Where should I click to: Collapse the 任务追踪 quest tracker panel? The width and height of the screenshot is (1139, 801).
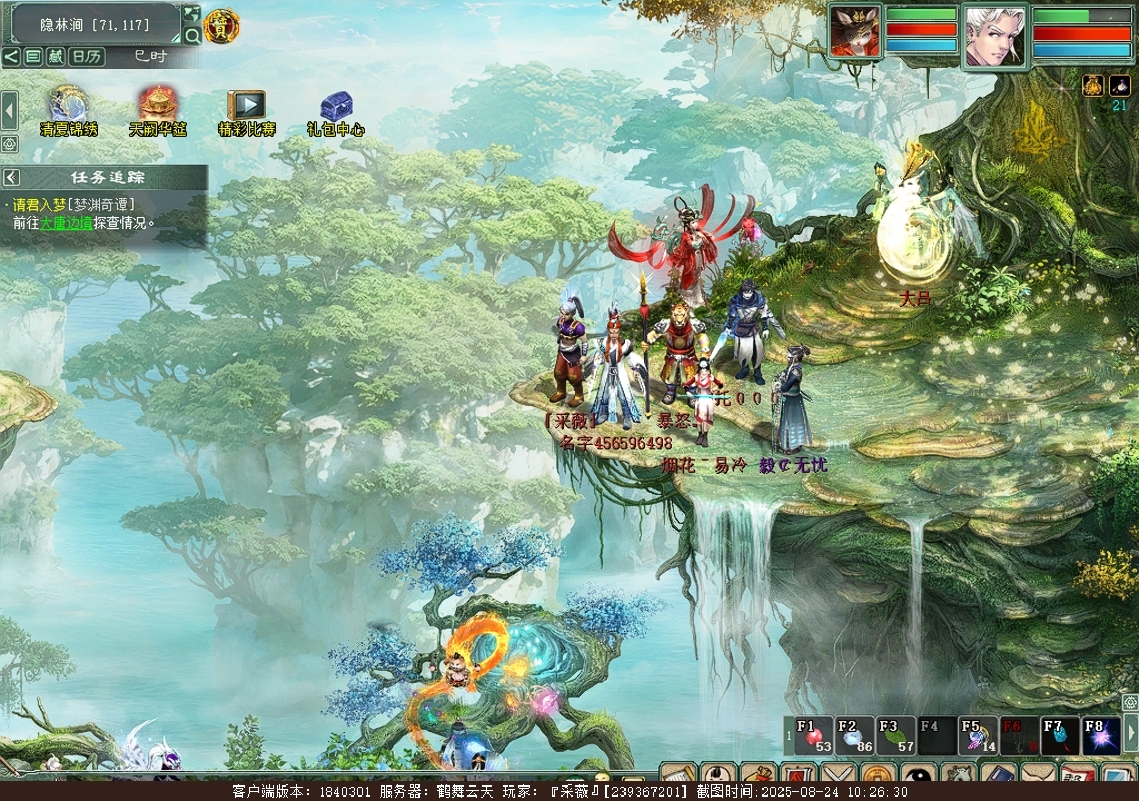[x=11, y=177]
